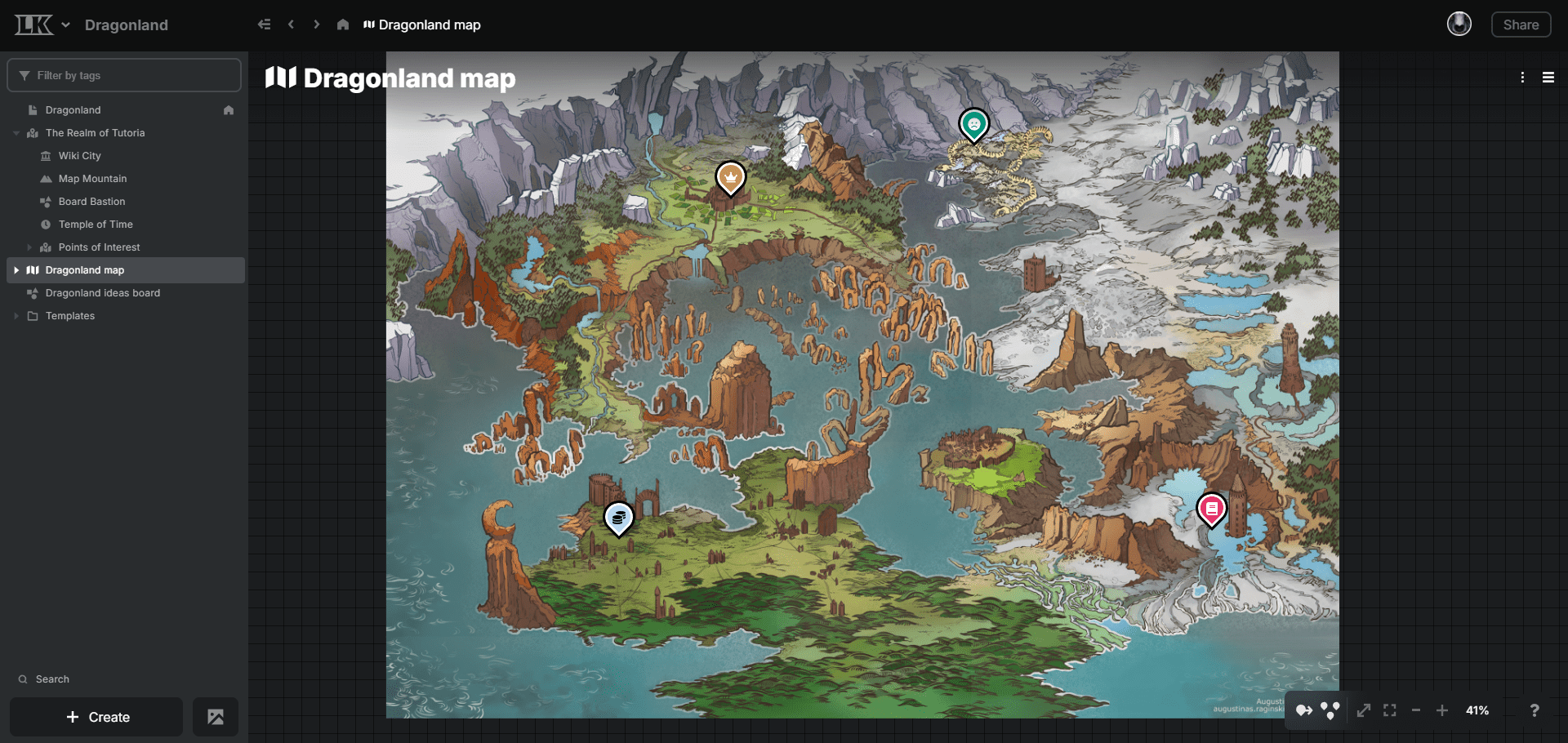Image resolution: width=1568 pixels, height=743 pixels.
Task: Toggle pin connections visibility in bottom toolbar
Action: coord(1303,710)
